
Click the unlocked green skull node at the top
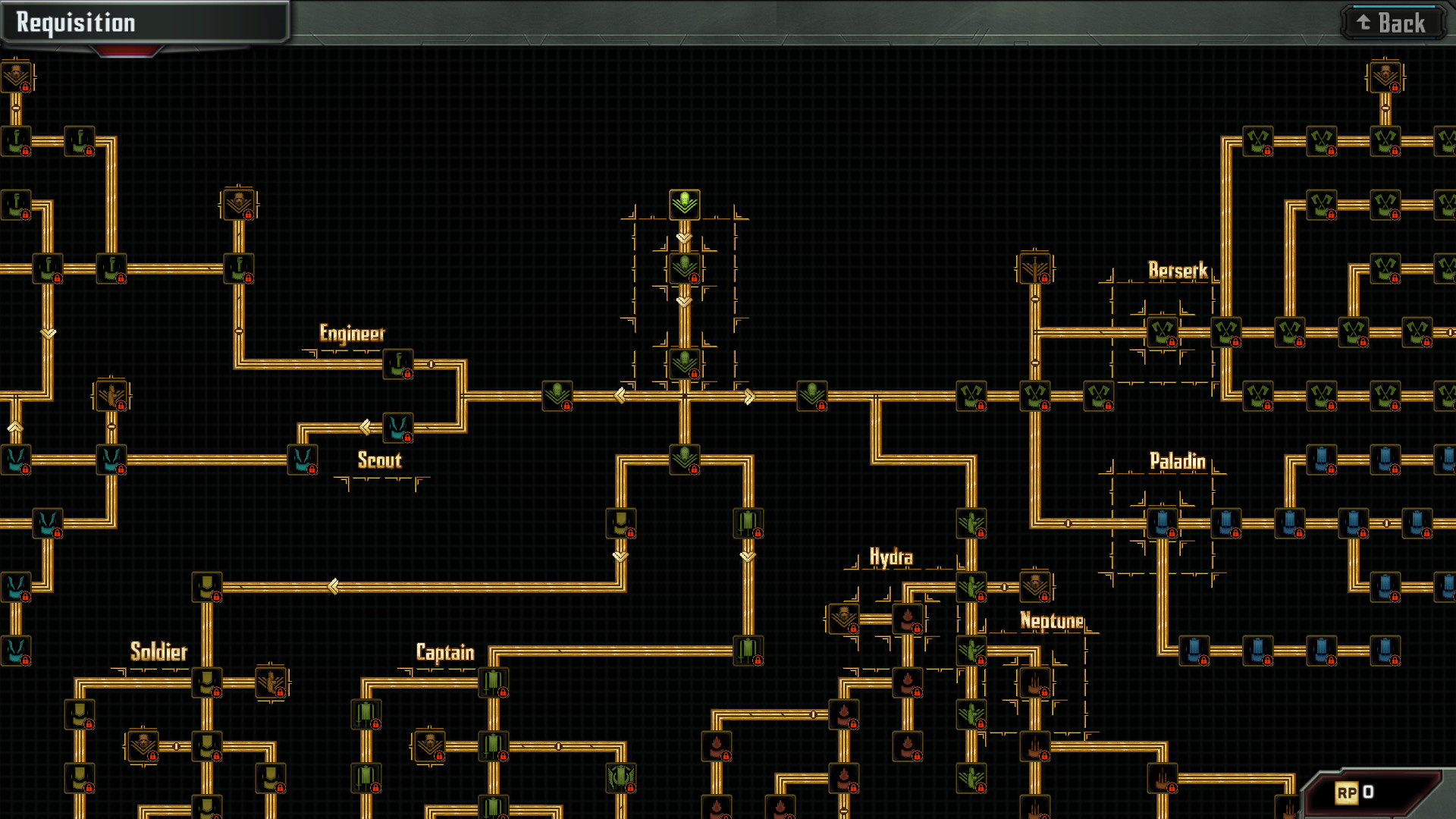pyautogui.click(x=683, y=203)
